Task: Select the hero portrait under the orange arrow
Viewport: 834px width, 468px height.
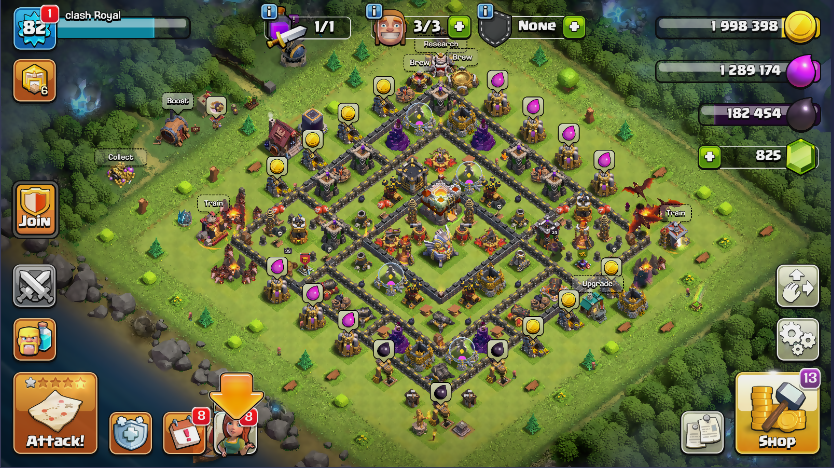Action: (235, 433)
